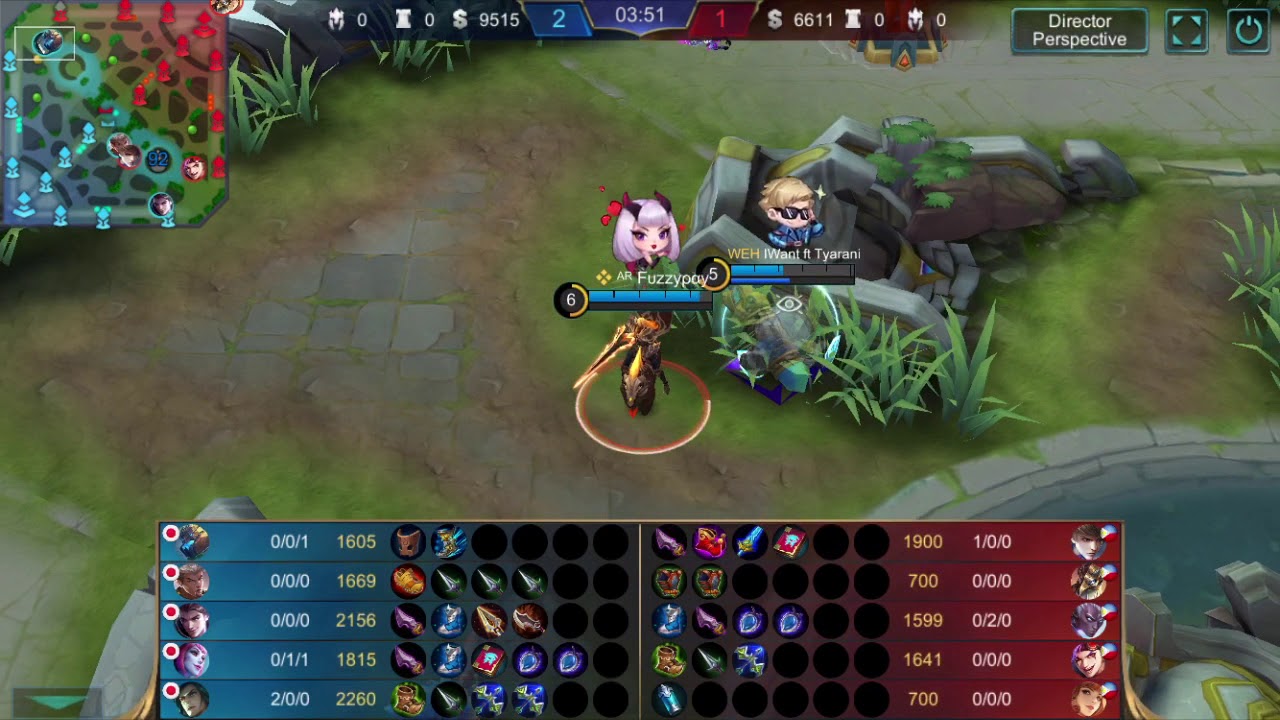The image size is (1280, 720).
Task: Toggle the Director Perspective button
Action: point(1079,30)
